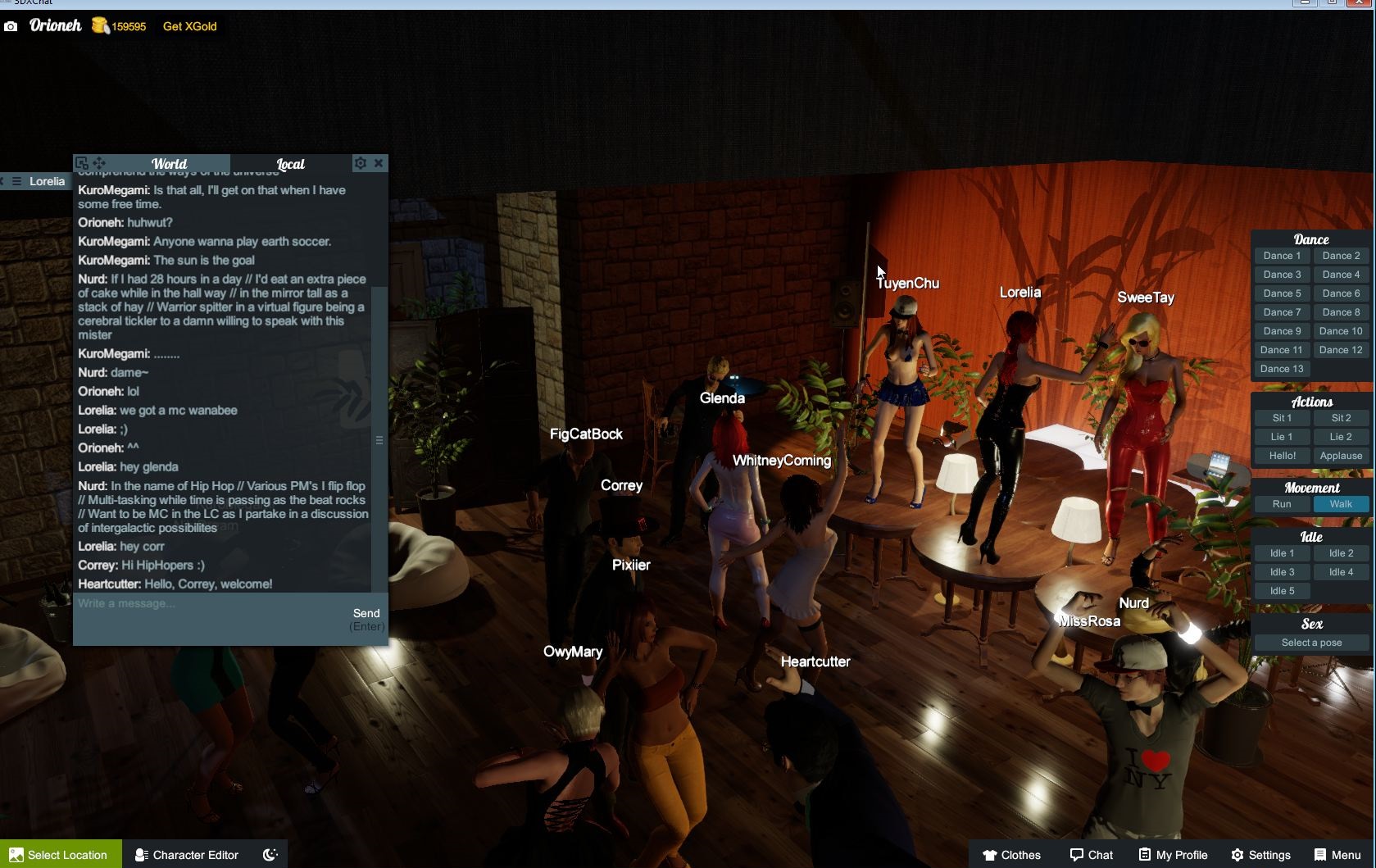The width and height of the screenshot is (1376, 868).
Task: Choose Dance 13
Action: [1282, 369]
